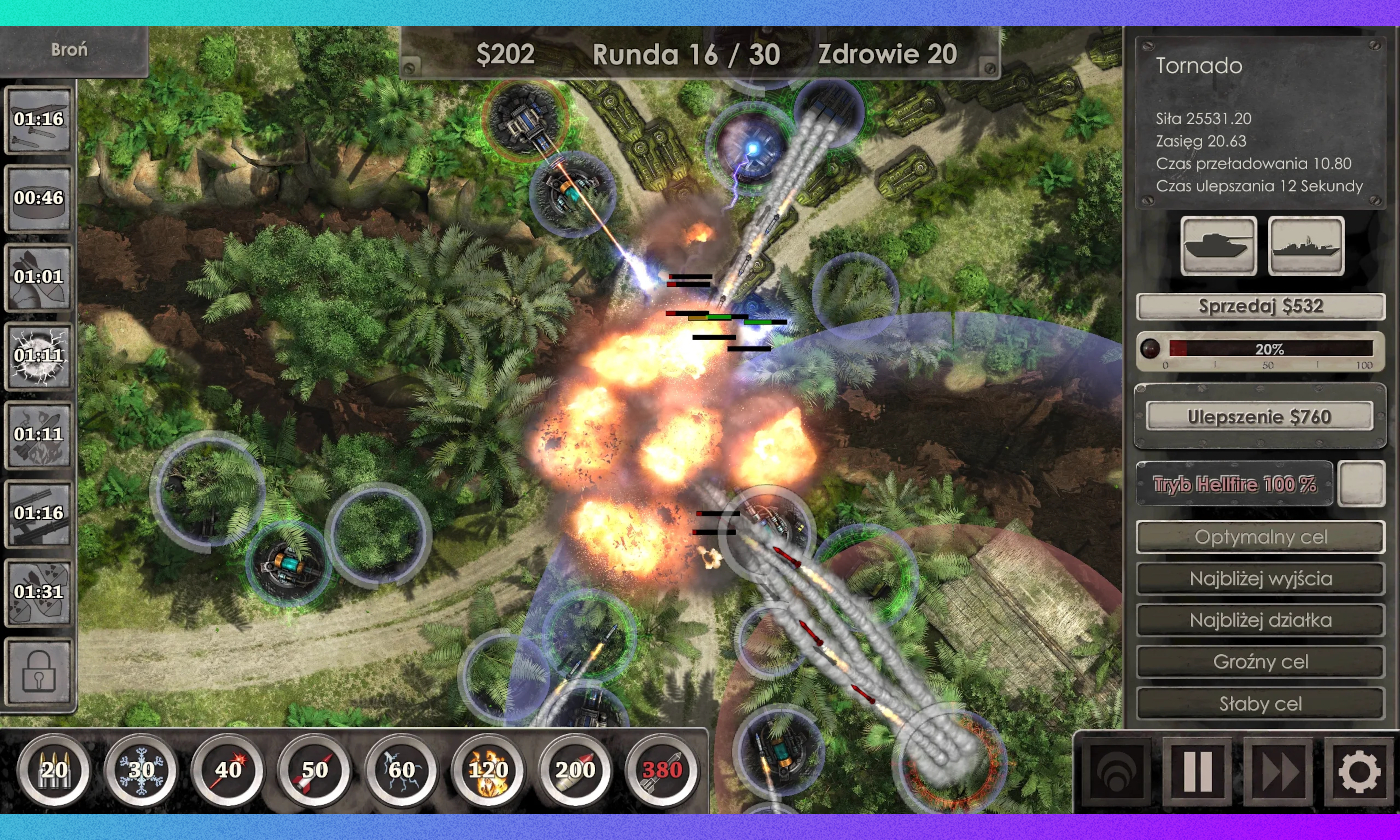This screenshot has width=1400, height=840.
Task: Set targeting to Groźny cel
Action: [x=1260, y=662]
